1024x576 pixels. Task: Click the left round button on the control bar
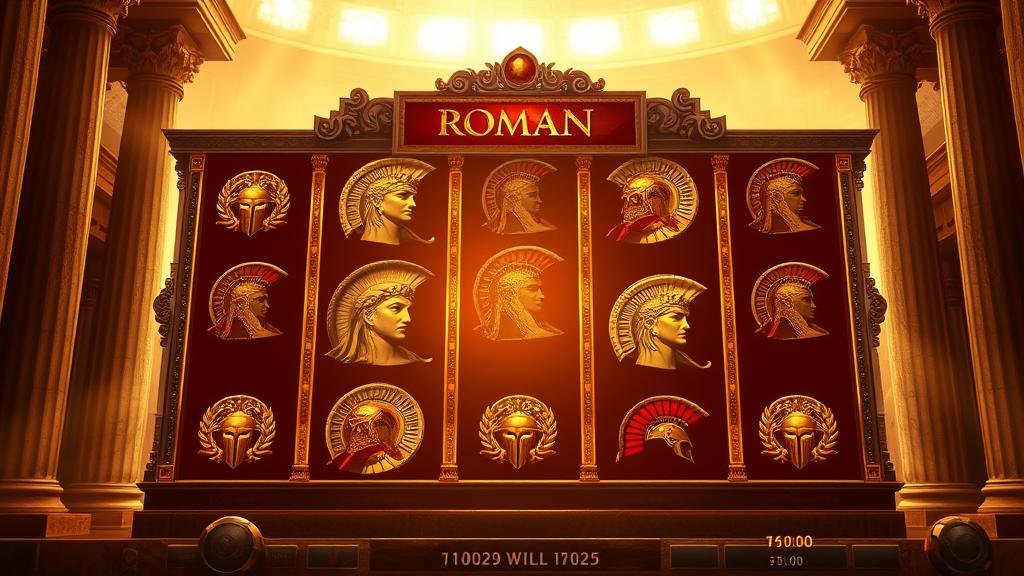231,546
